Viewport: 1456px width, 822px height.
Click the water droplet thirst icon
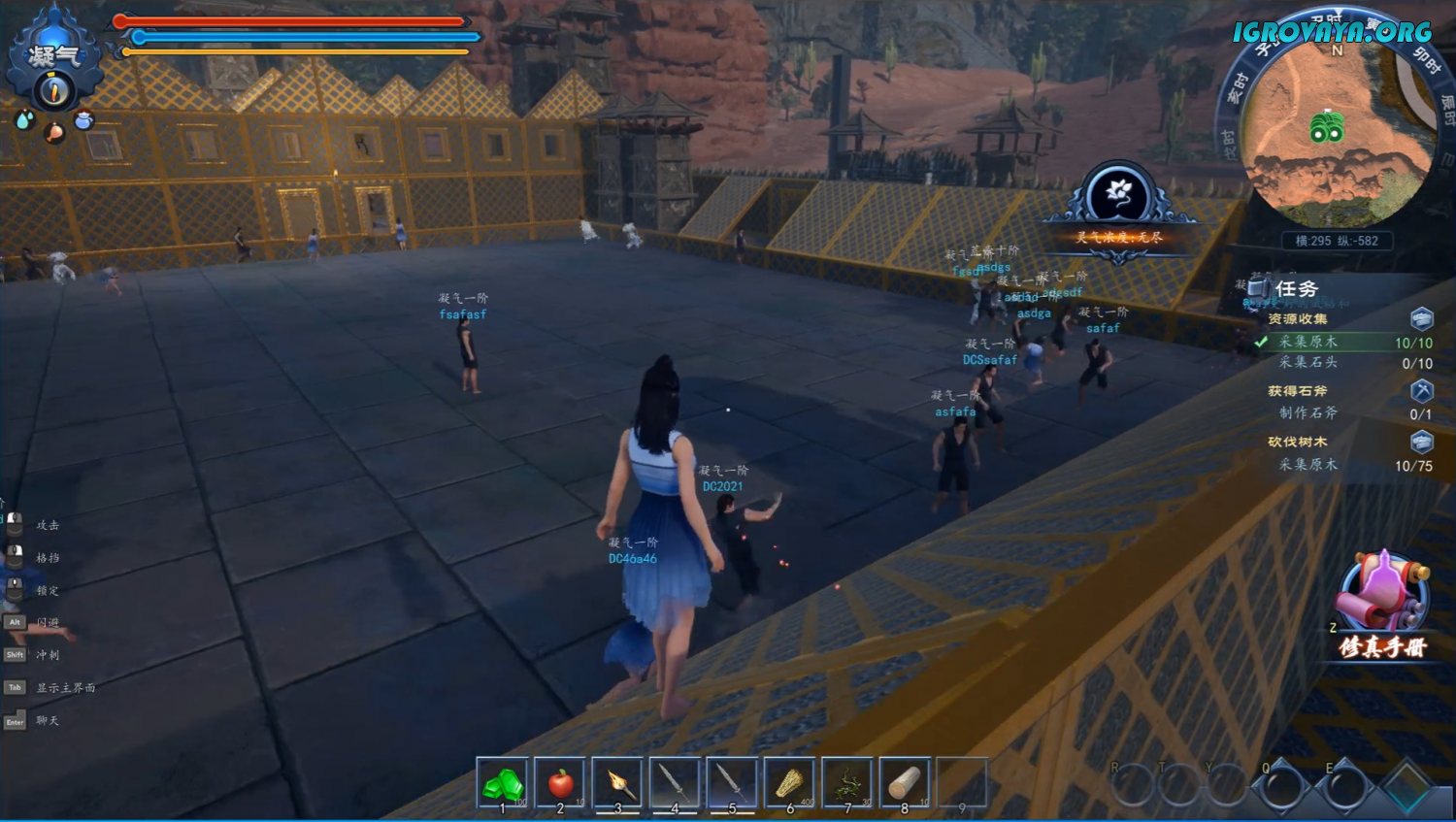(25, 119)
